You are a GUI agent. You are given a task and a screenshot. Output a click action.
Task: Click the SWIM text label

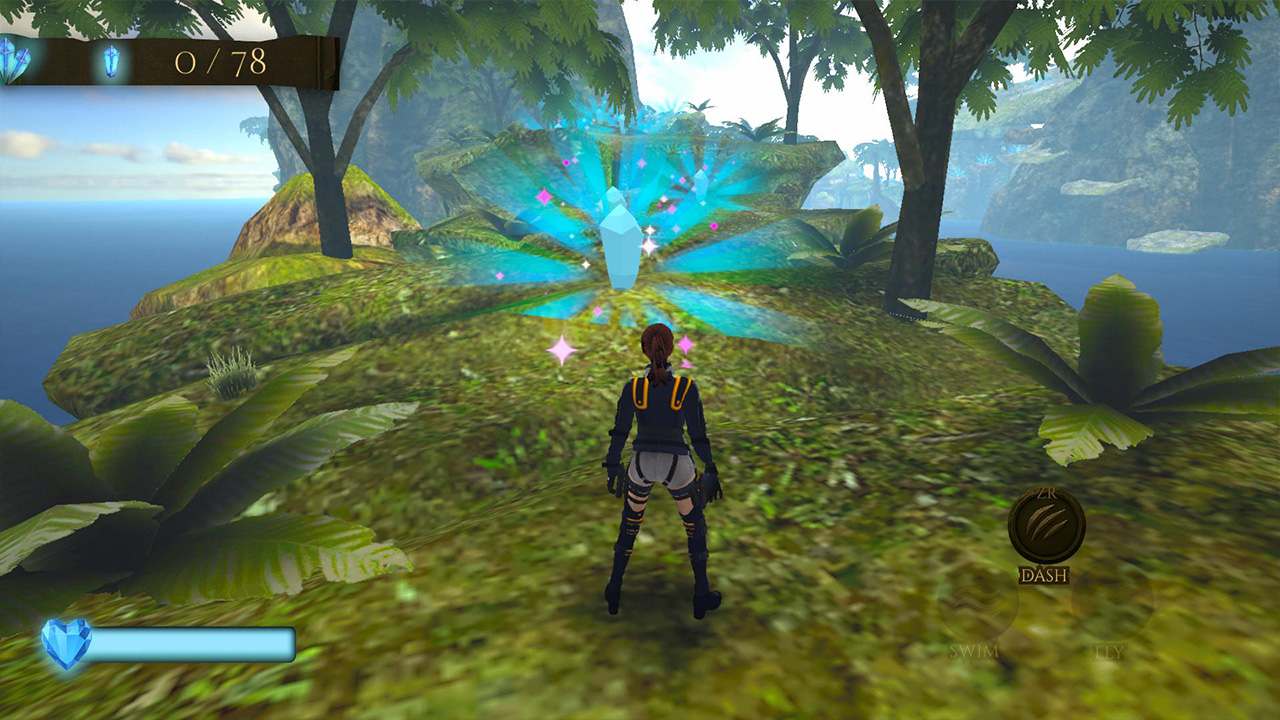point(973,651)
